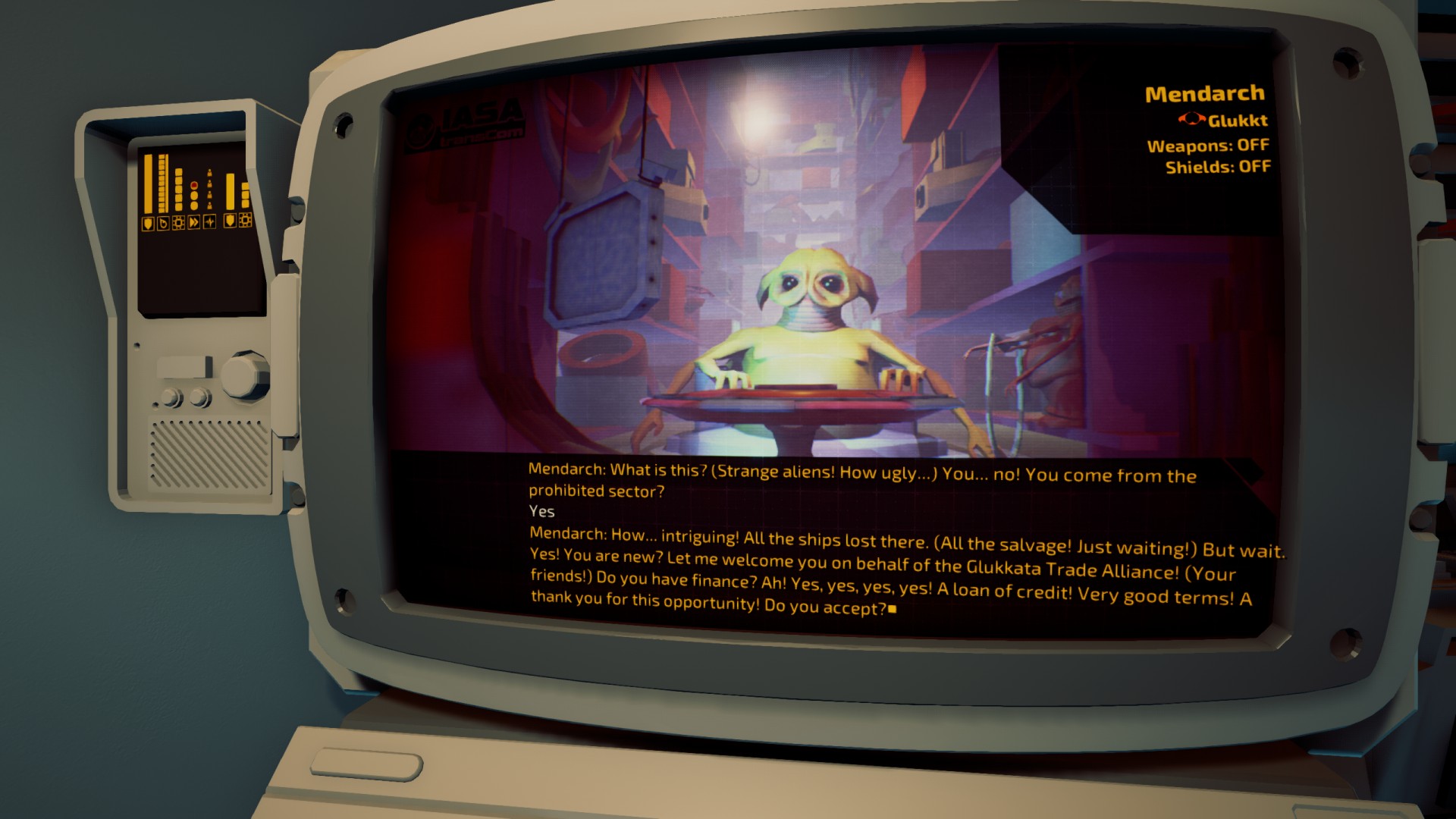
Task: Click the fast-forward thrust icon
Action: click(193, 223)
